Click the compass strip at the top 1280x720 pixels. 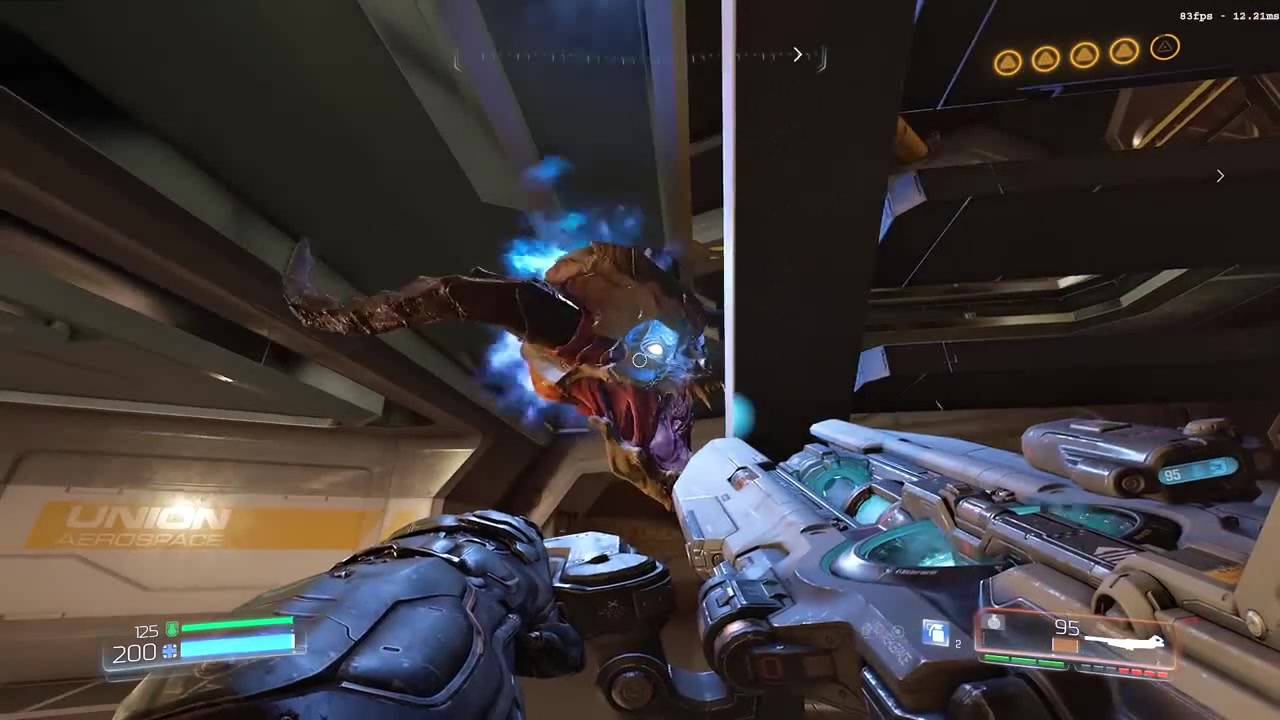(640, 59)
